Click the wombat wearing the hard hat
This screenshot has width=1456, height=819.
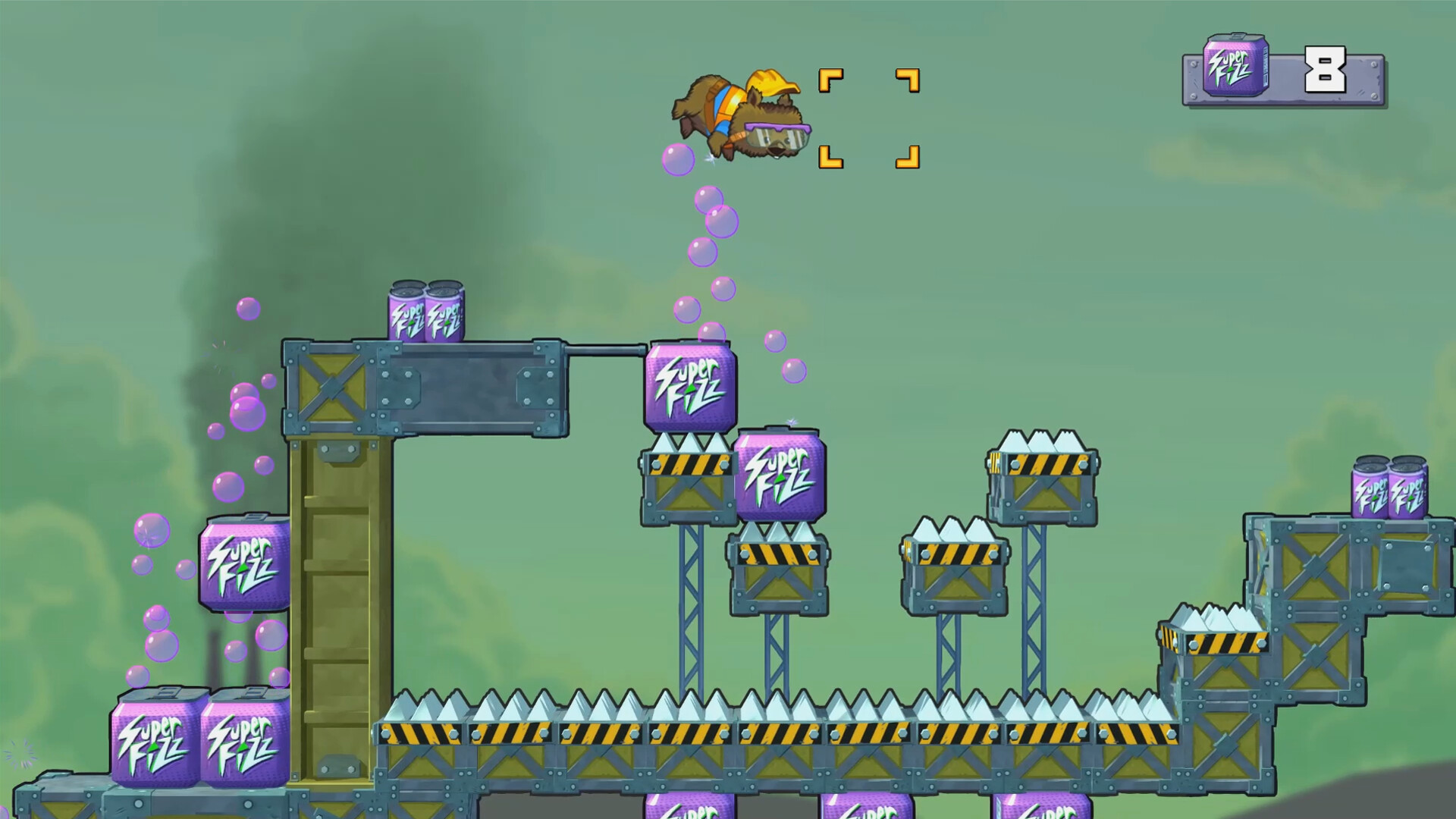(x=739, y=118)
